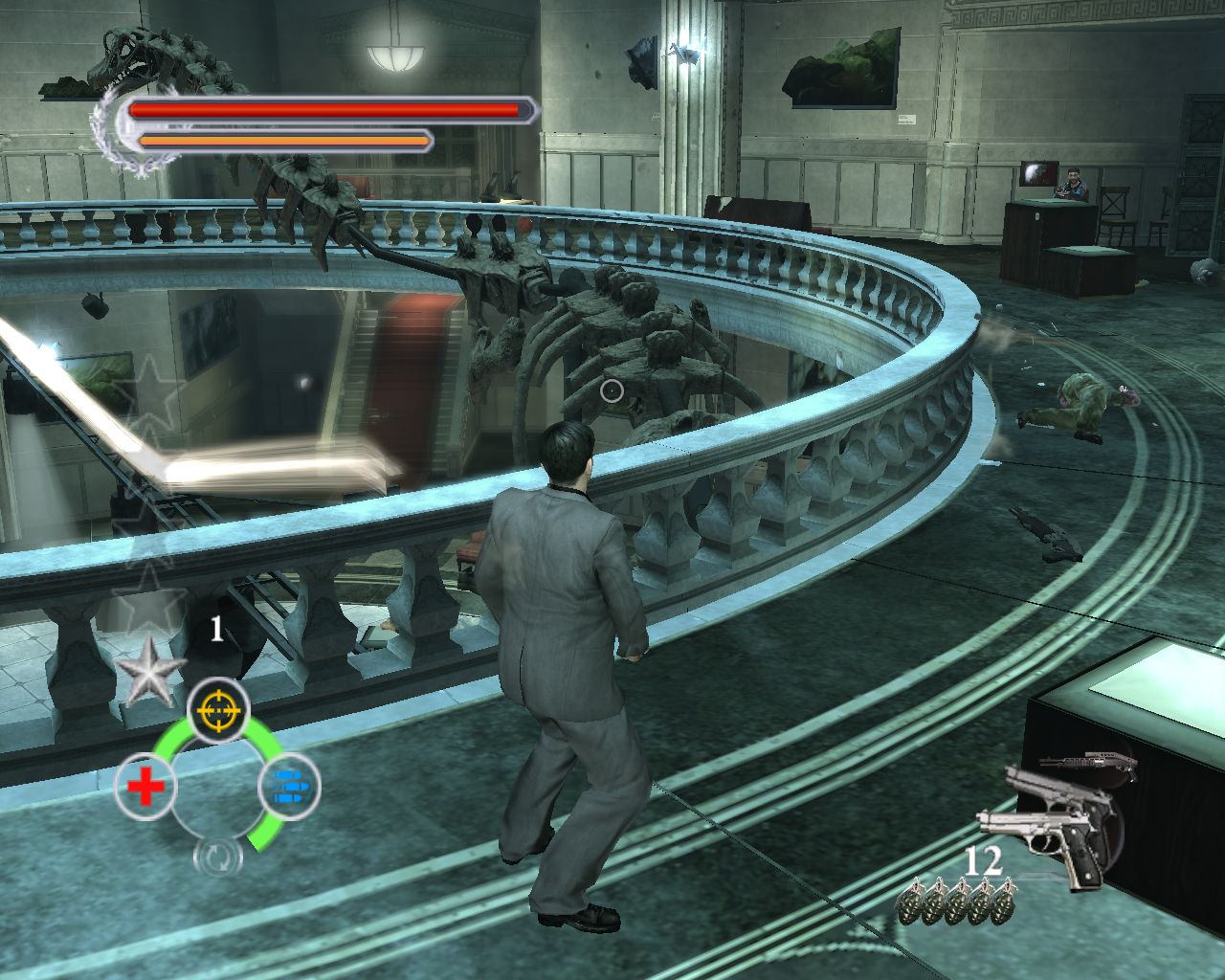Use the red cross health boost icon
Image resolution: width=1225 pixels, height=980 pixels.
145,788
